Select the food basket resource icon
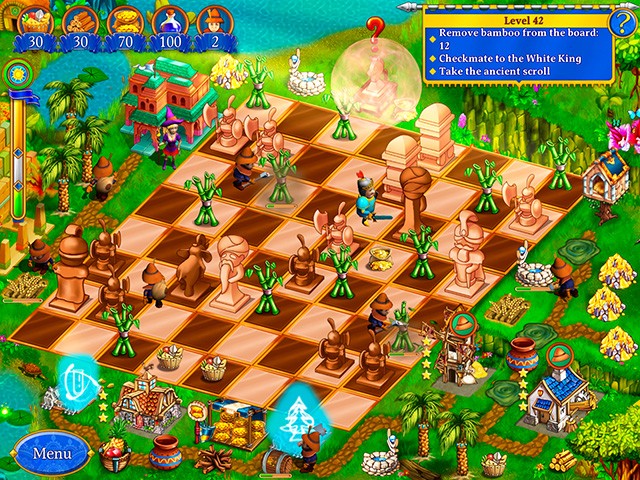Image resolution: width=640 pixels, height=480 pixels. point(35,20)
